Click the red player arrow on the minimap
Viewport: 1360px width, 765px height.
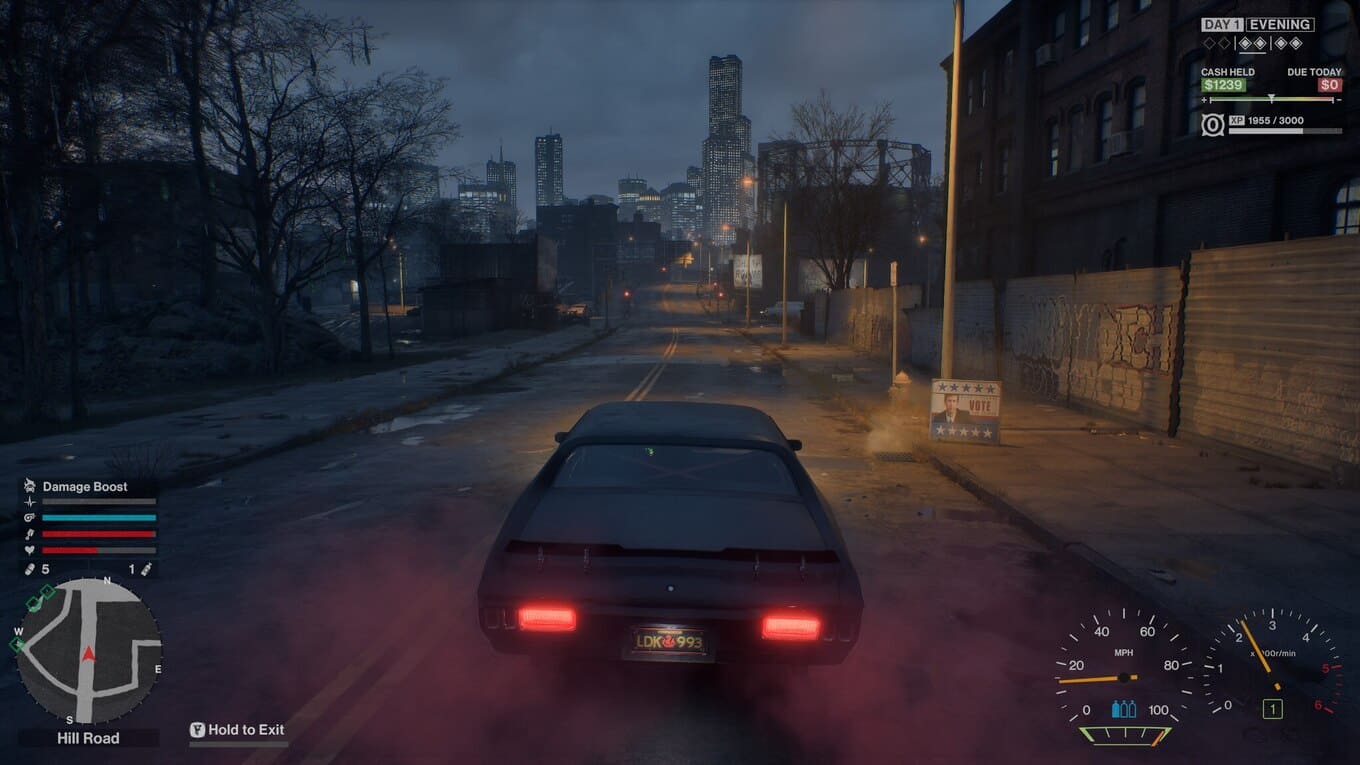[x=88, y=654]
